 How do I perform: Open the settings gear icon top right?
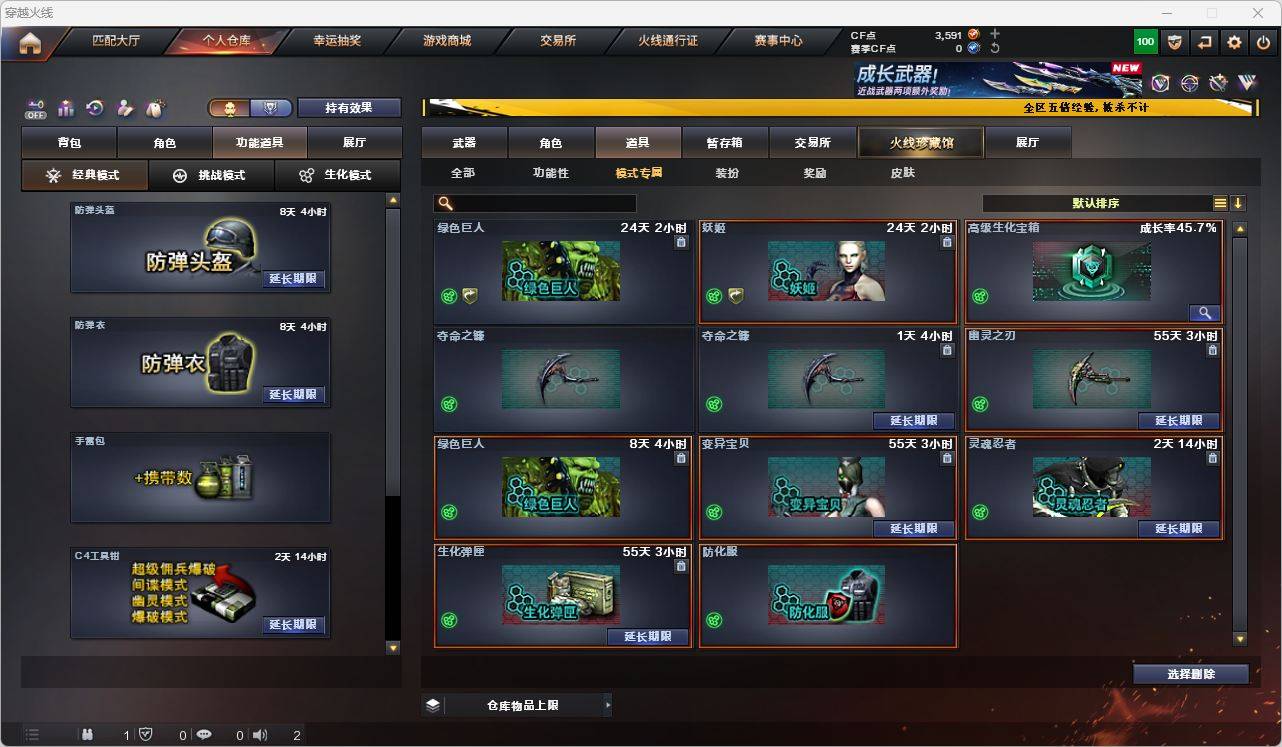[1233, 42]
